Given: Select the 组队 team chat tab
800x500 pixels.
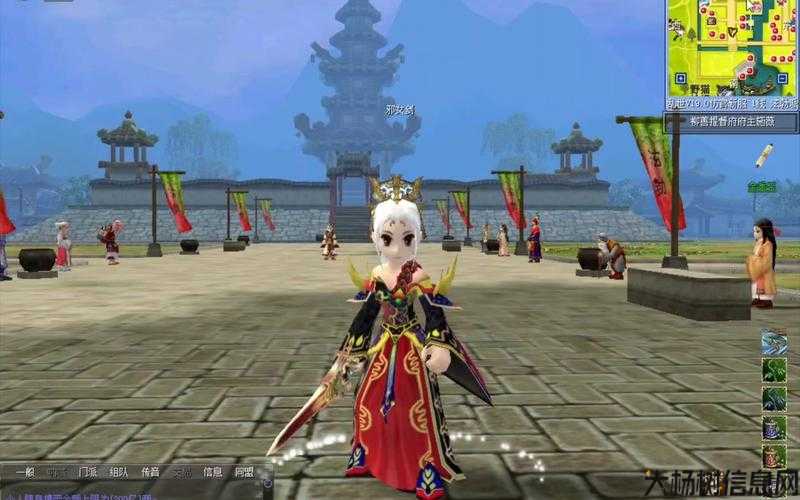Looking at the screenshot, I should click(x=118, y=471).
